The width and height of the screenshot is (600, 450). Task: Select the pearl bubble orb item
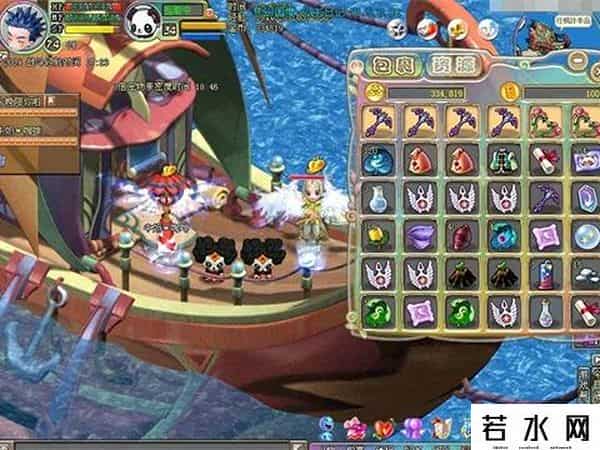coord(584,233)
